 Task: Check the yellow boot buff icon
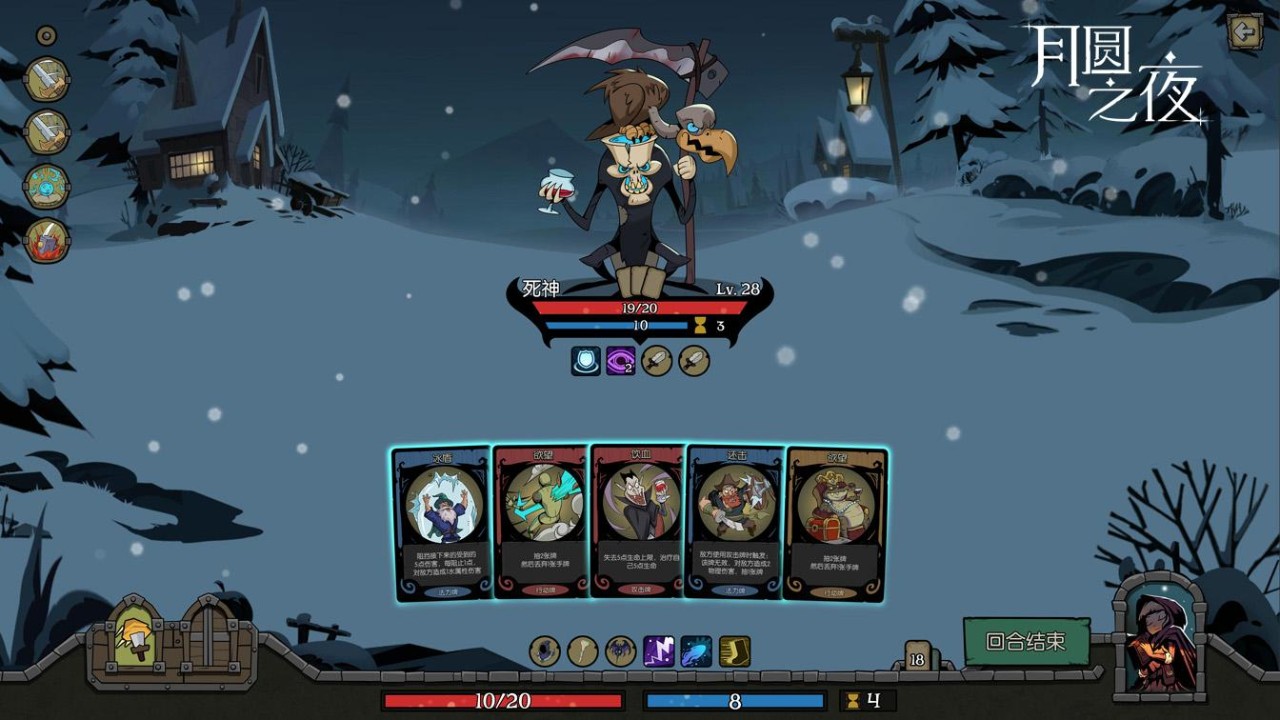[734, 652]
